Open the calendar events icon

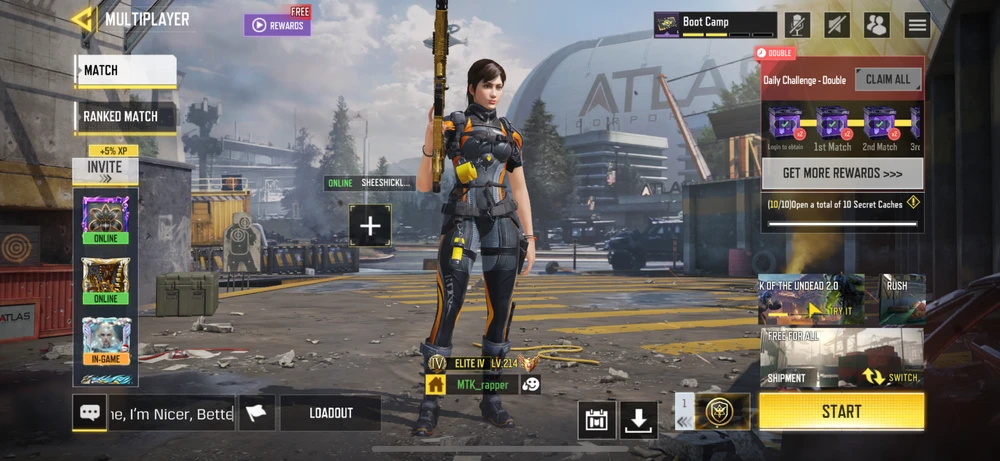click(597, 420)
